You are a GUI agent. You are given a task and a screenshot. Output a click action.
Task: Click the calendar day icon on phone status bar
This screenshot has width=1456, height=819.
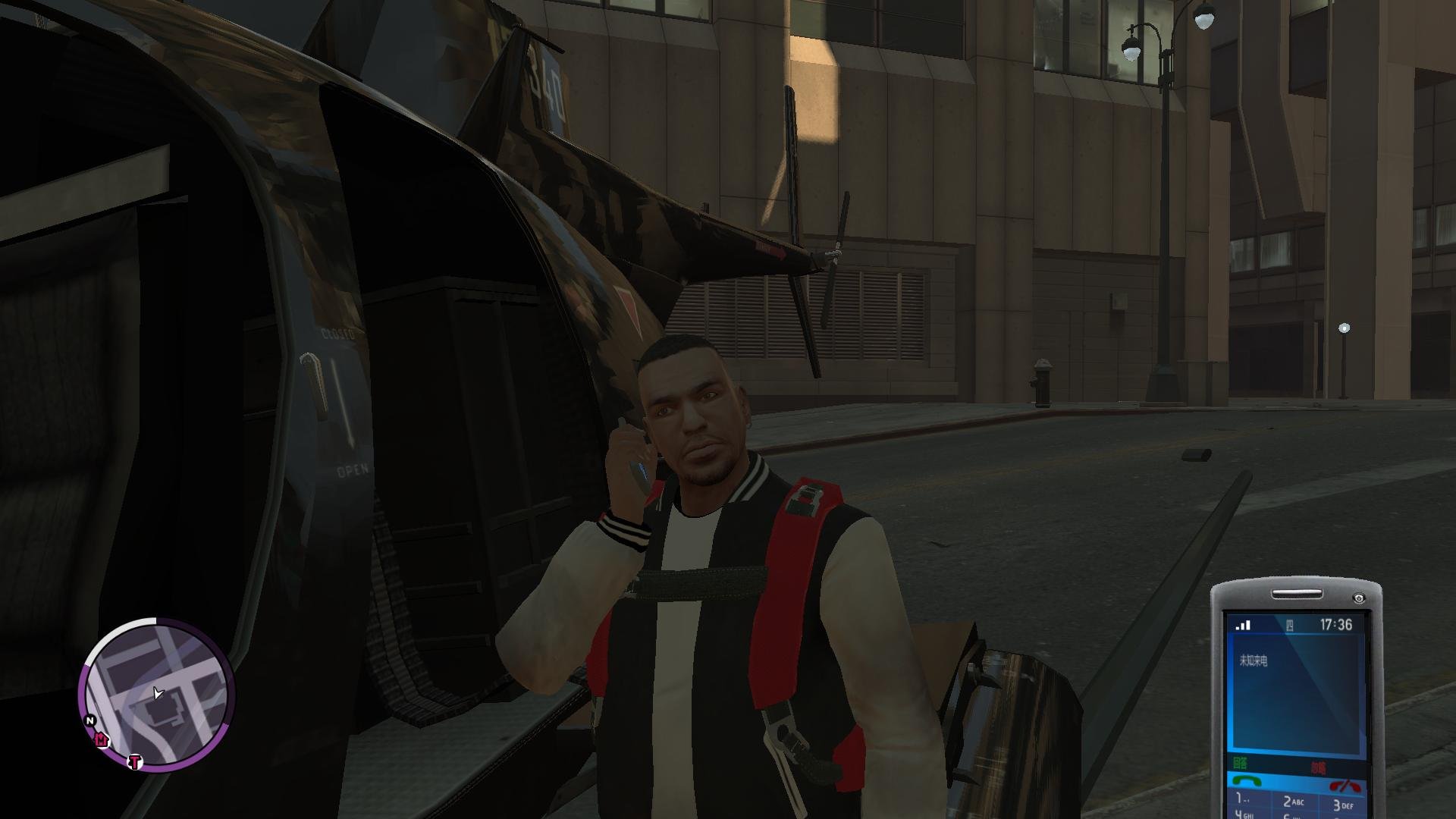point(1289,625)
